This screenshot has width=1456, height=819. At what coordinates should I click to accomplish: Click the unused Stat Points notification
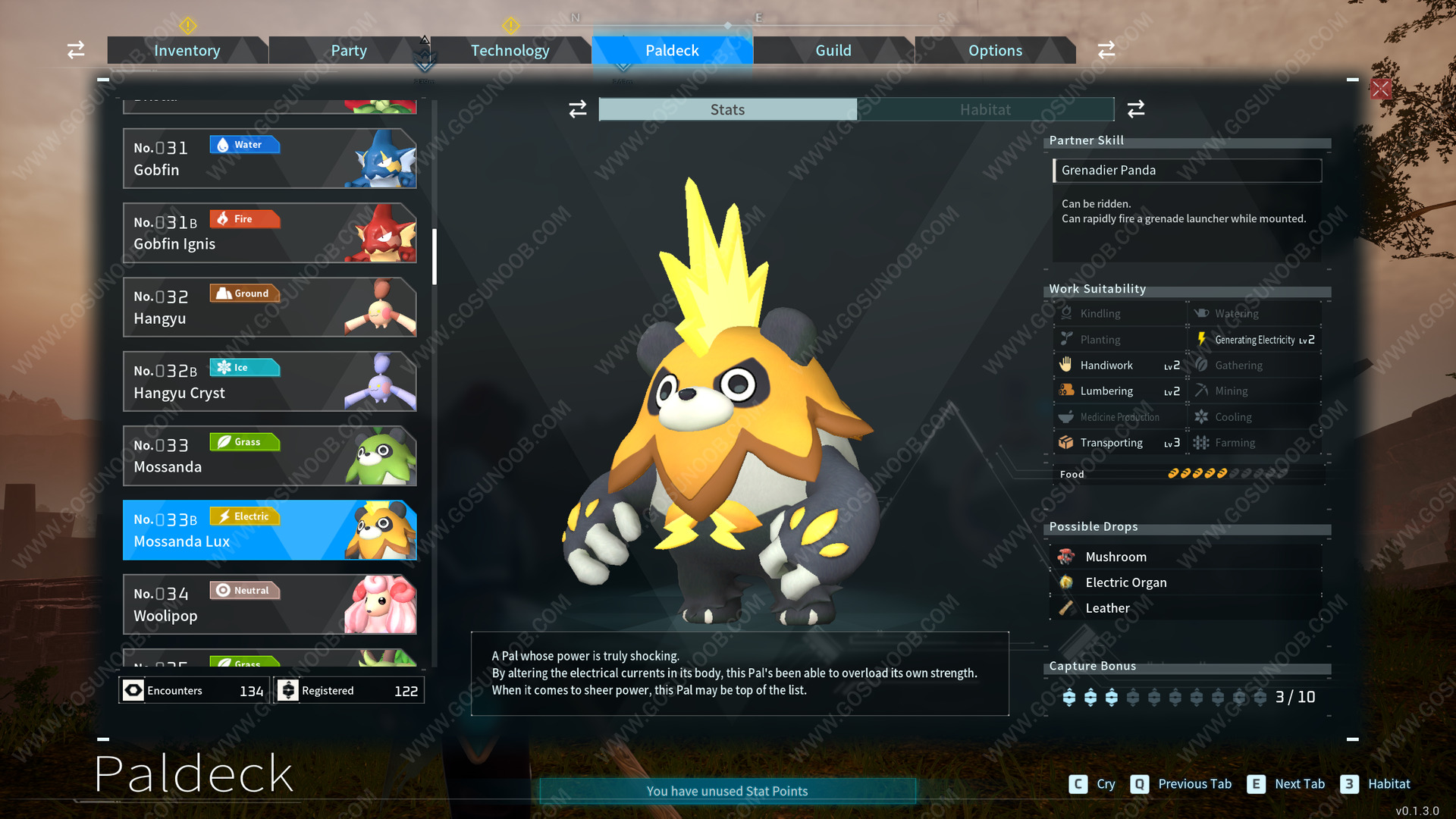point(727,791)
